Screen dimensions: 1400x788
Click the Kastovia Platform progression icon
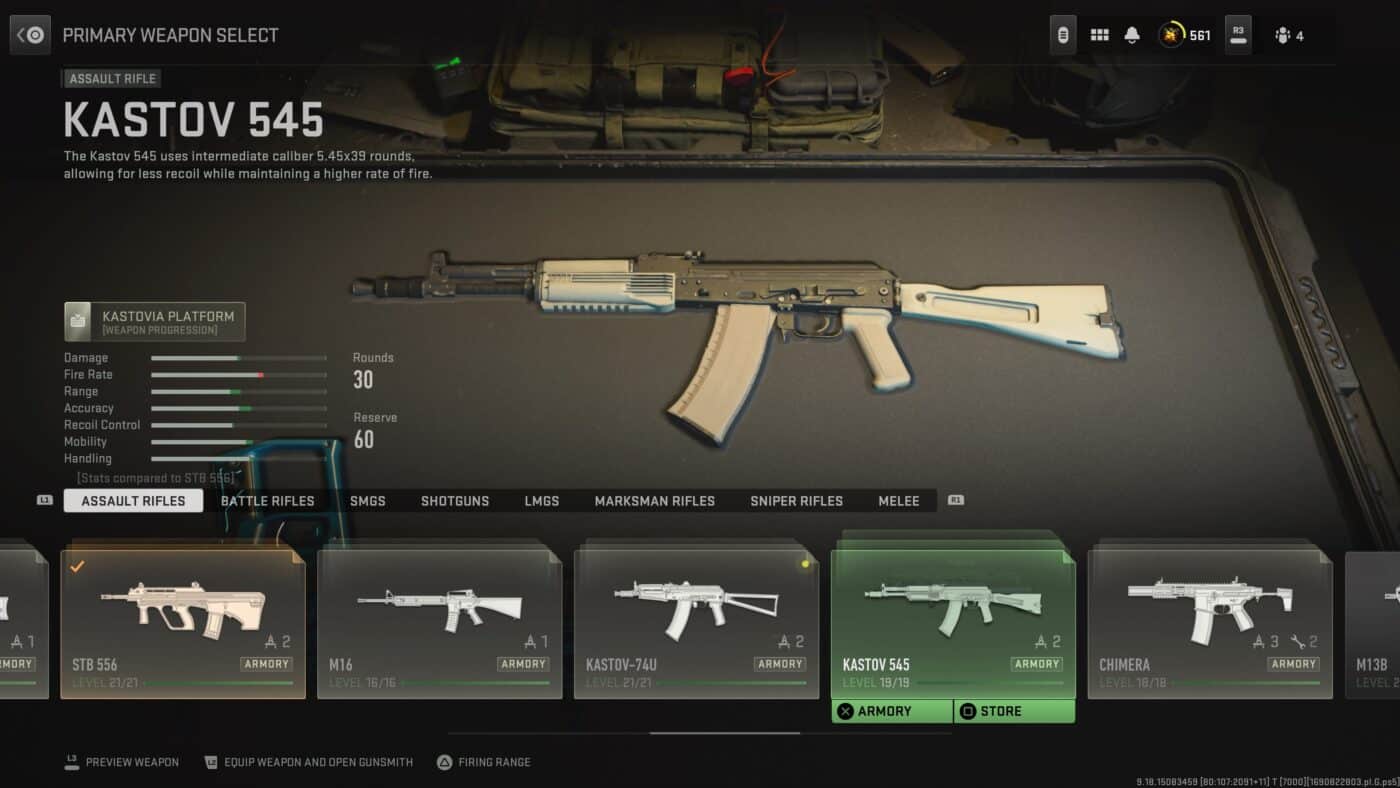click(79, 320)
